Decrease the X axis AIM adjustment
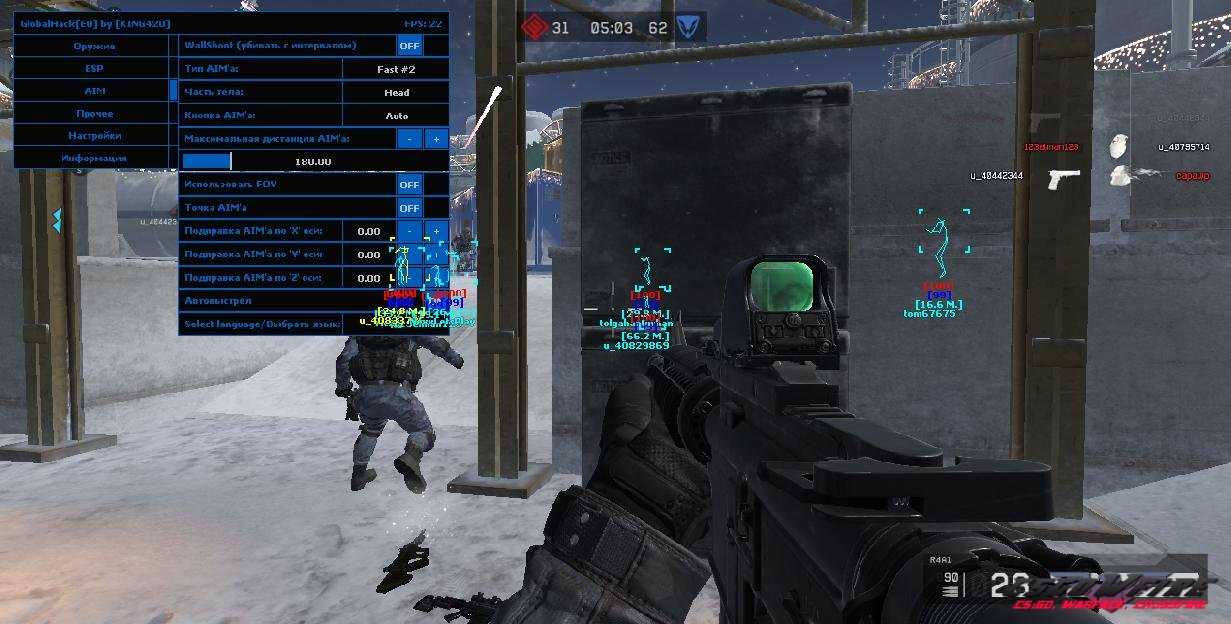1231x624 pixels. [x=409, y=231]
